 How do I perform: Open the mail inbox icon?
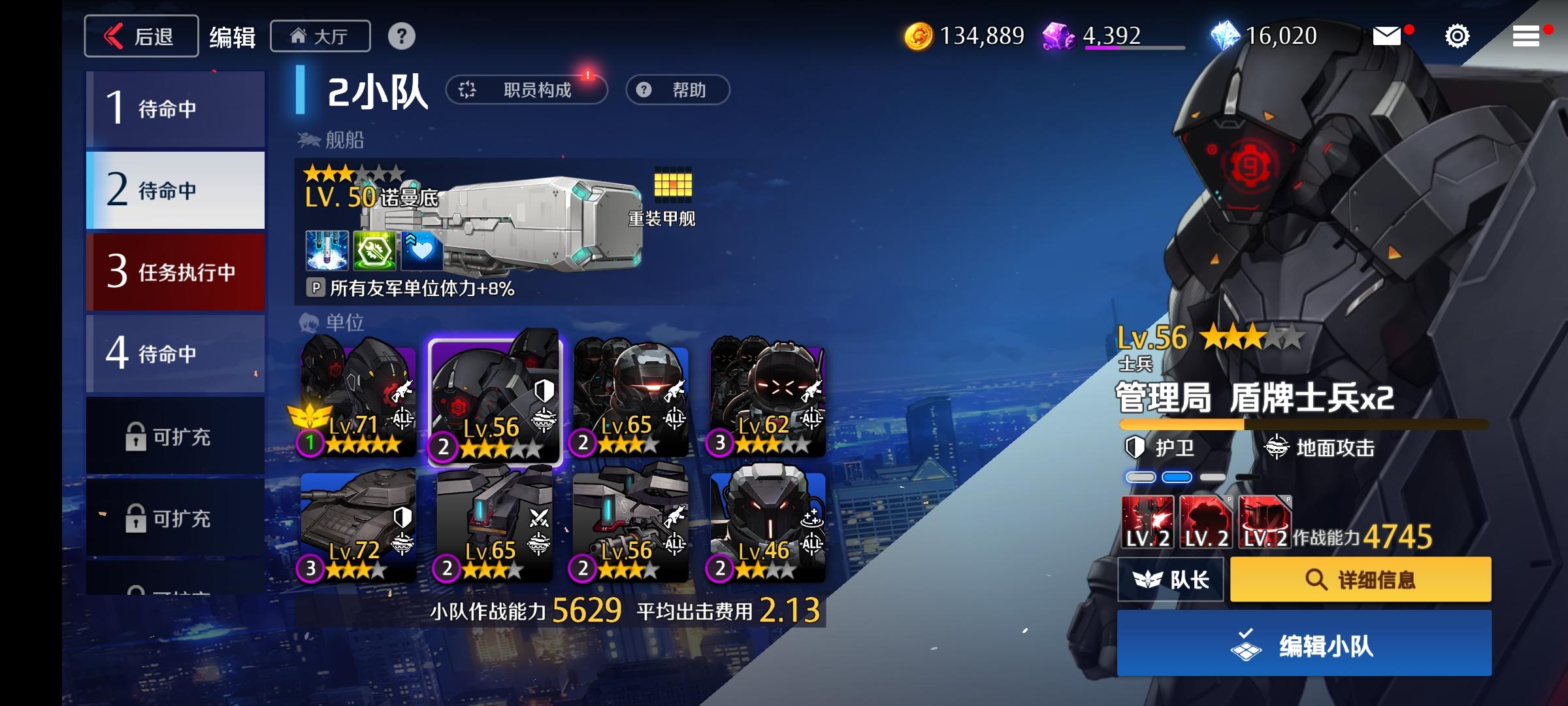(x=1388, y=36)
